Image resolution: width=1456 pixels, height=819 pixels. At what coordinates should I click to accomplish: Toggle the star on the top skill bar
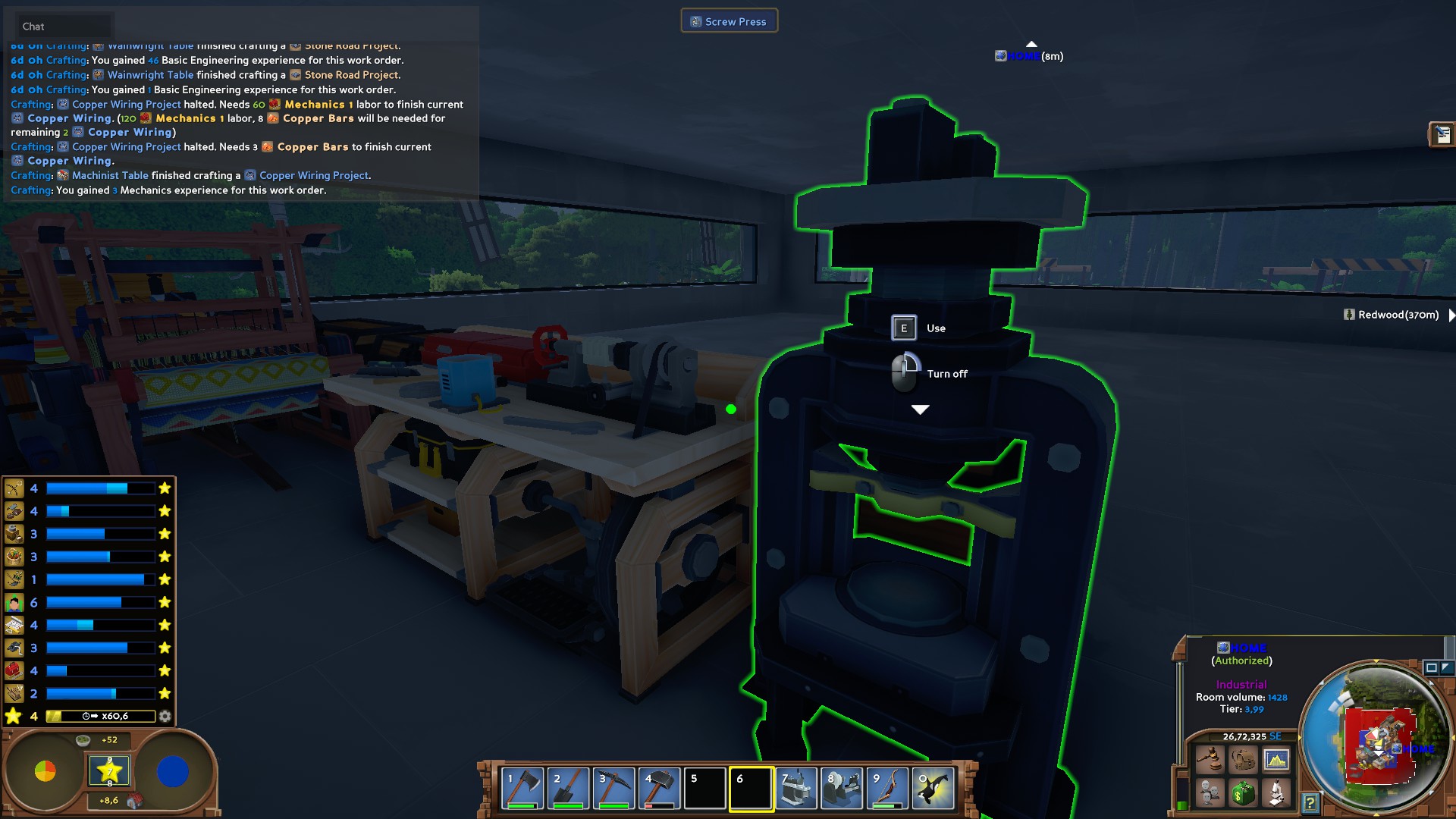(x=165, y=489)
